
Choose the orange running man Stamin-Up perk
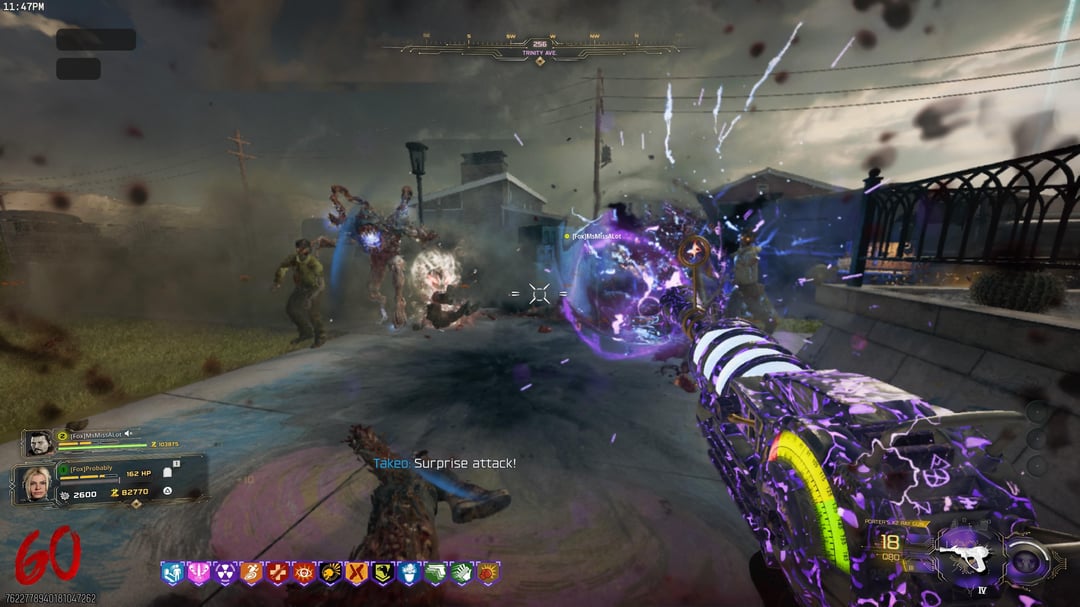point(251,573)
